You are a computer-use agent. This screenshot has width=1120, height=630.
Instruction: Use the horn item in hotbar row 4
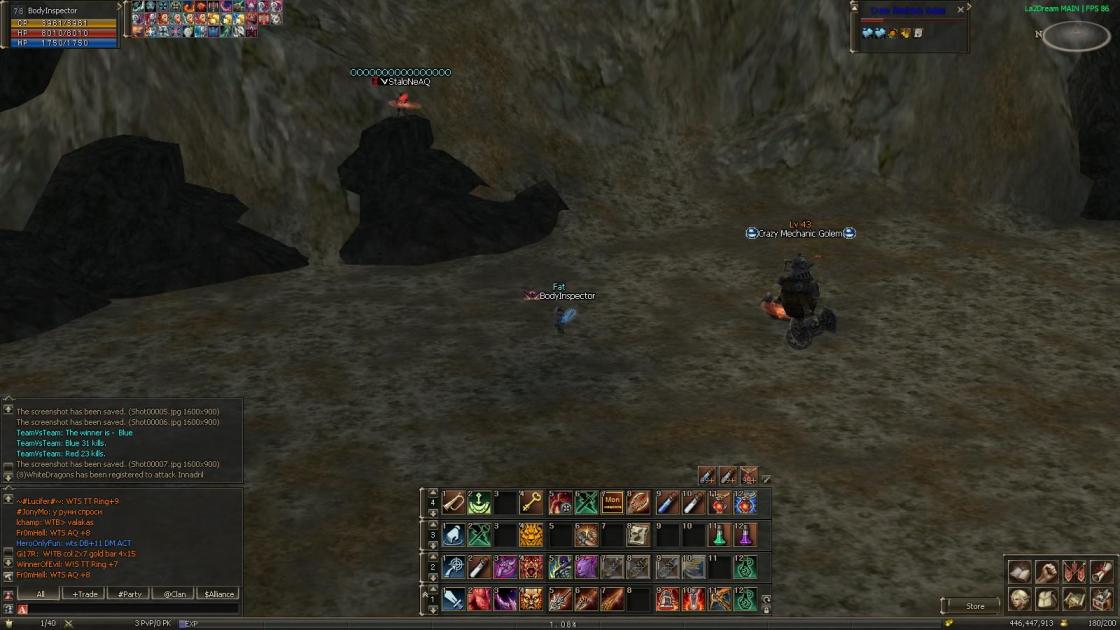pyautogui.click(x=454, y=502)
